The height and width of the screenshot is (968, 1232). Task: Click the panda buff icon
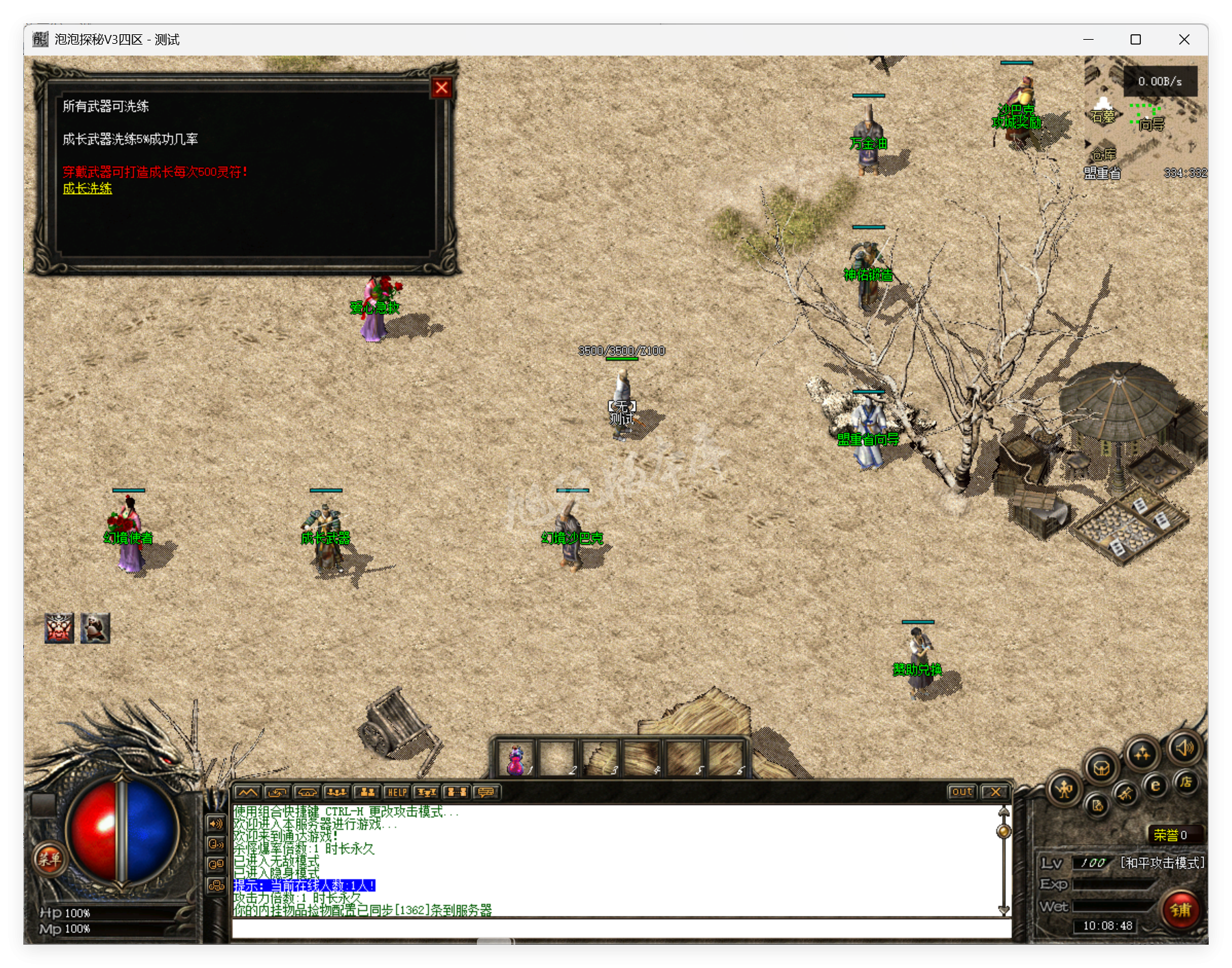pyautogui.click(x=95, y=628)
